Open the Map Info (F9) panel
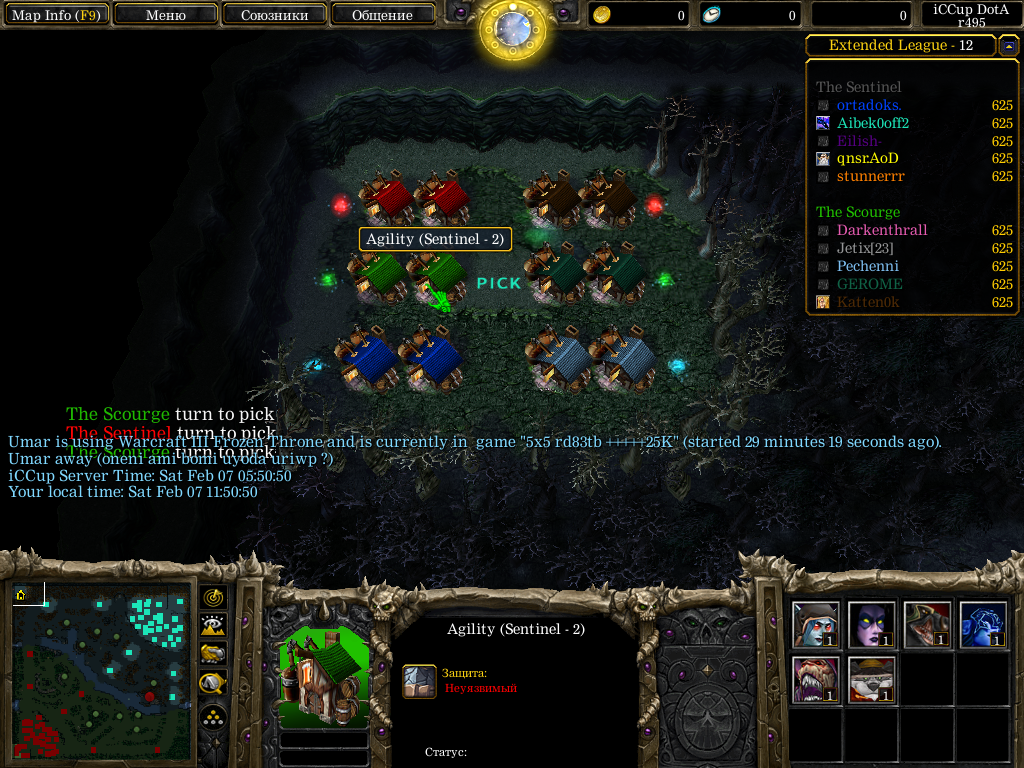The image size is (1024, 768). 56,15
